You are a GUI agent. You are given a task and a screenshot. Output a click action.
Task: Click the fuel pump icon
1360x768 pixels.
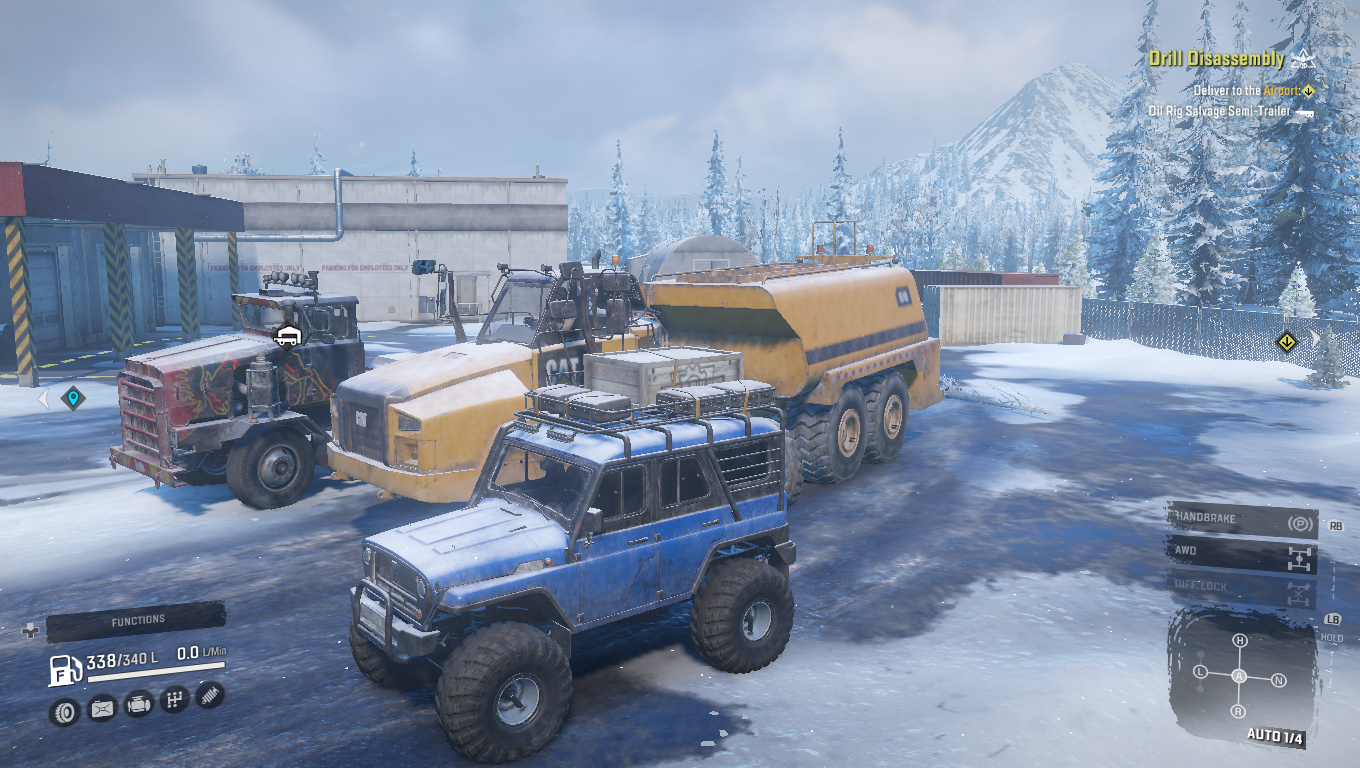click(65, 669)
